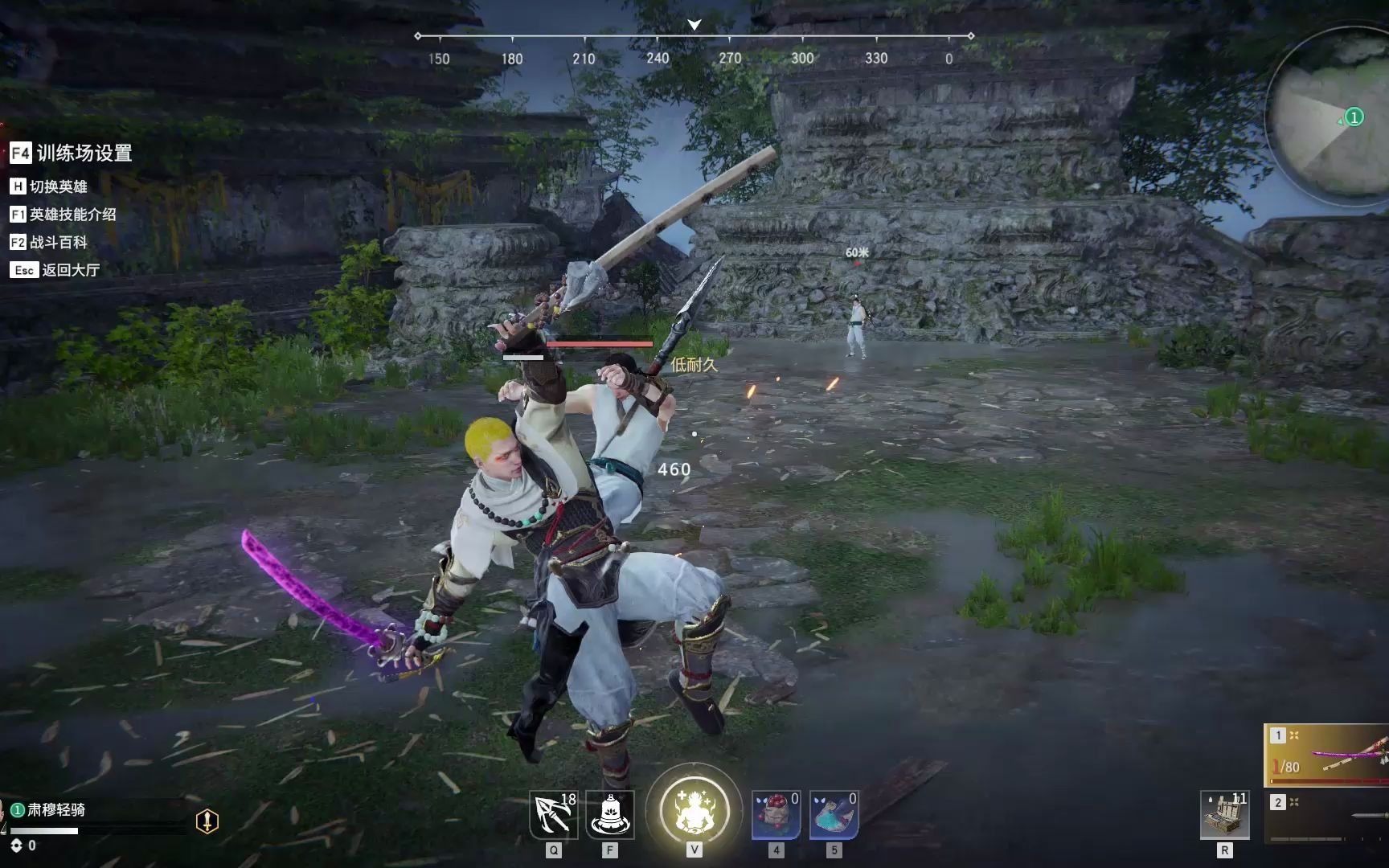Select 返回大厅 to return to lobby
Screen dimensions: 1389x868
tap(55, 270)
